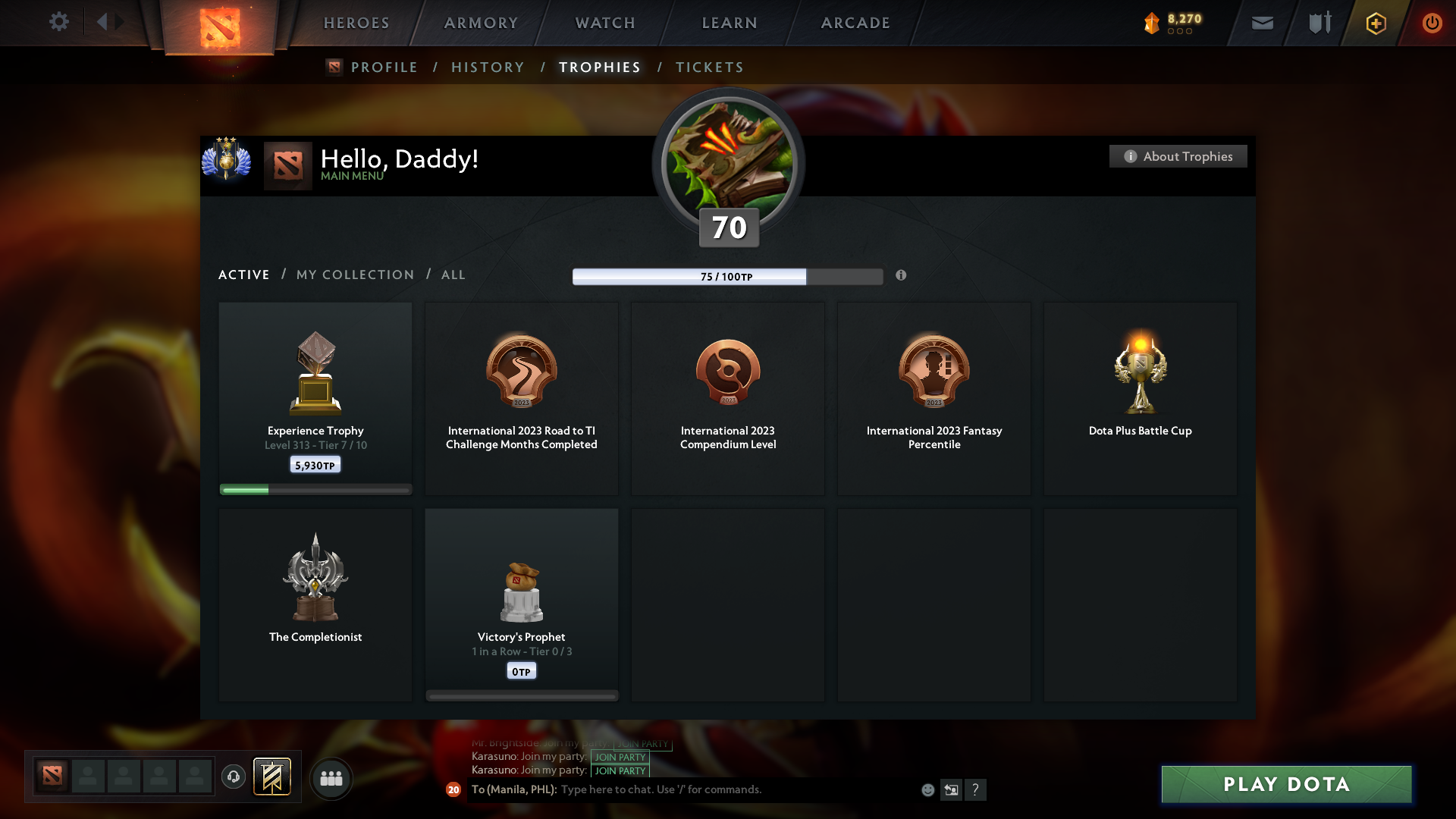Screen dimensions: 1456x819
Task: Click the friends list icon near party slots
Action: [x=331, y=777]
